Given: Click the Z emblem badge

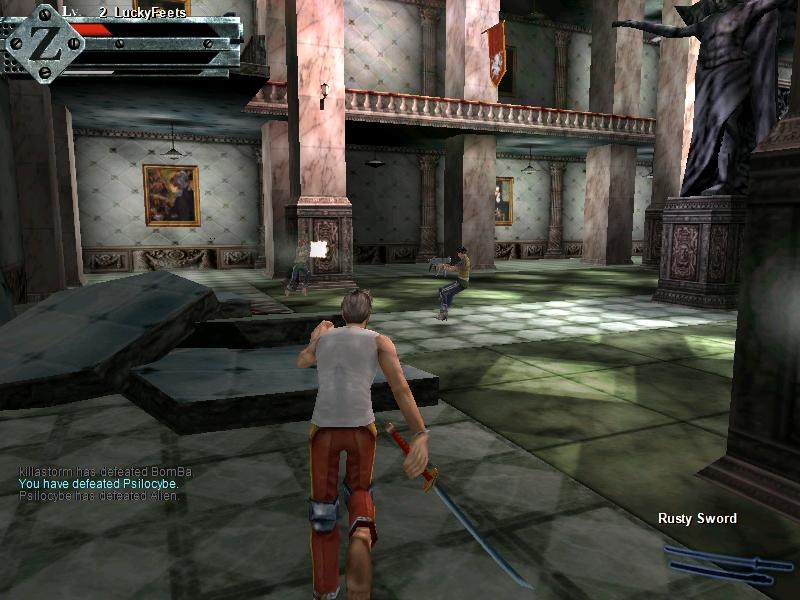Looking at the screenshot, I should (43, 43).
